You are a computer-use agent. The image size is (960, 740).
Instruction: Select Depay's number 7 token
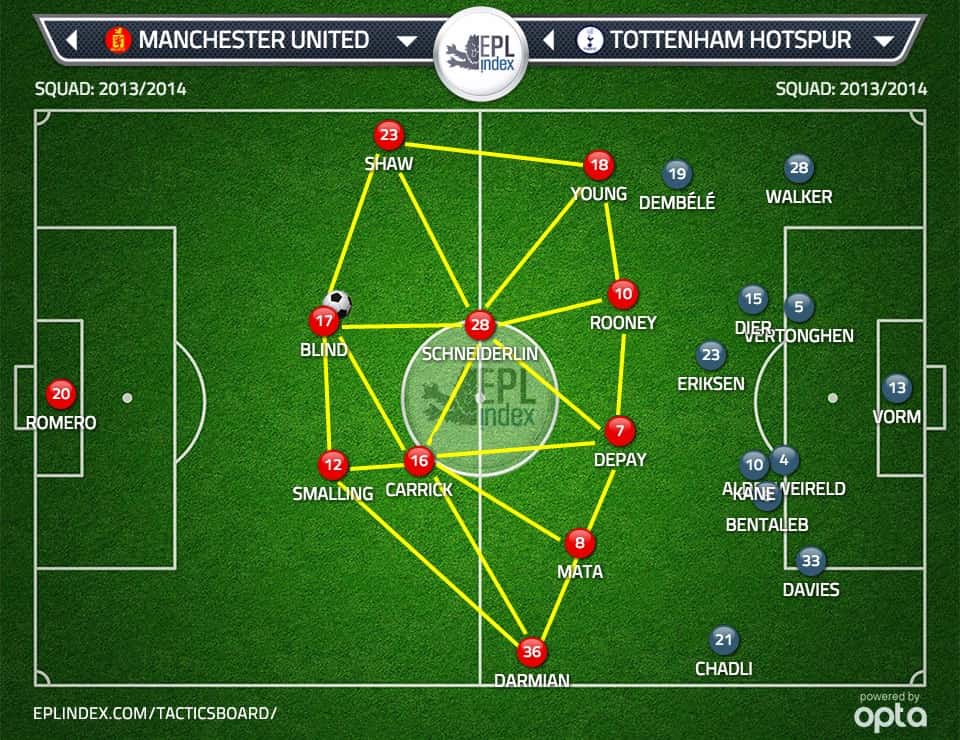tap(619, 431)
